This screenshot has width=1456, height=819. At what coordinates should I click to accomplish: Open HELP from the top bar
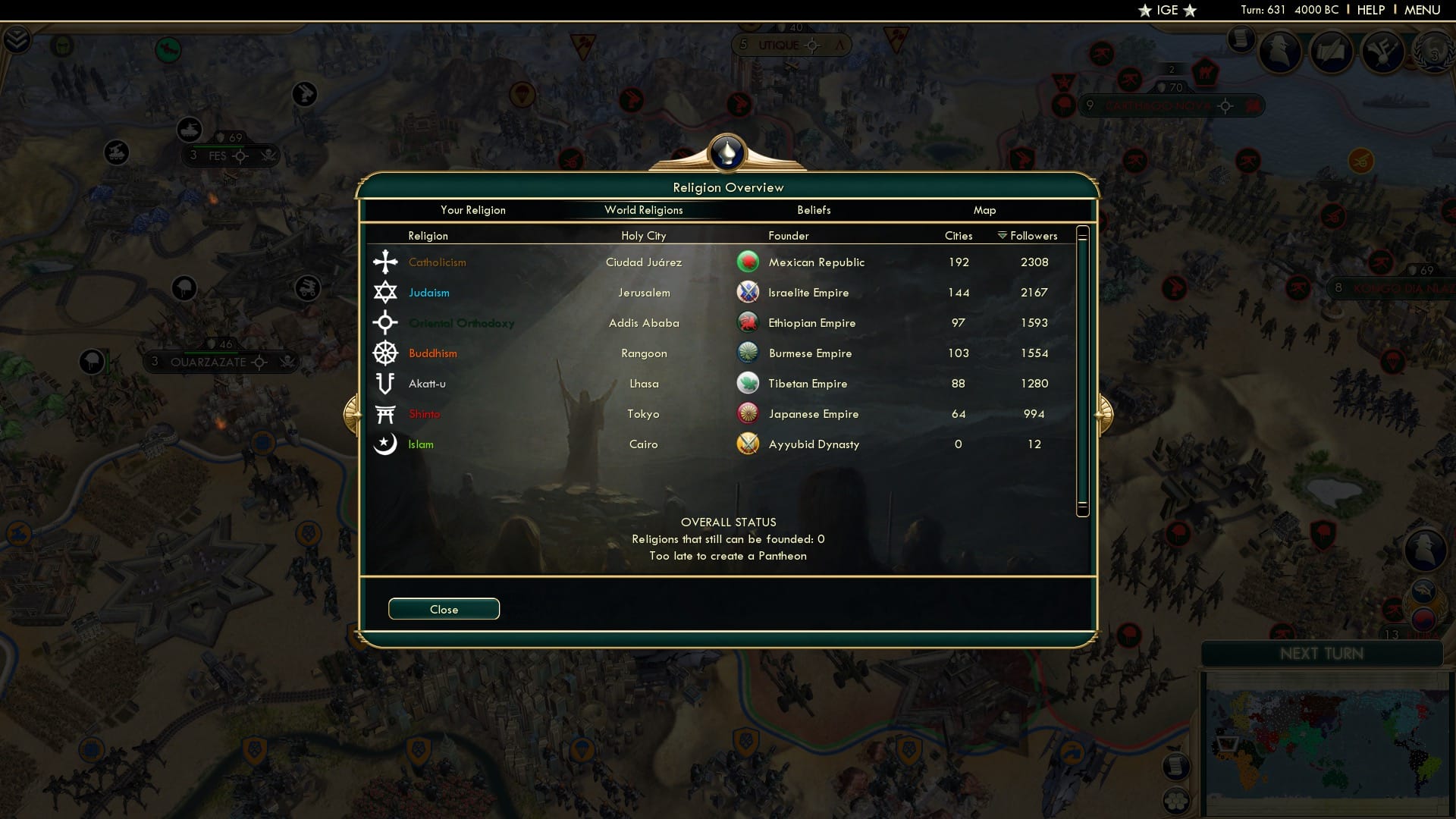(x=1371, y=10)
